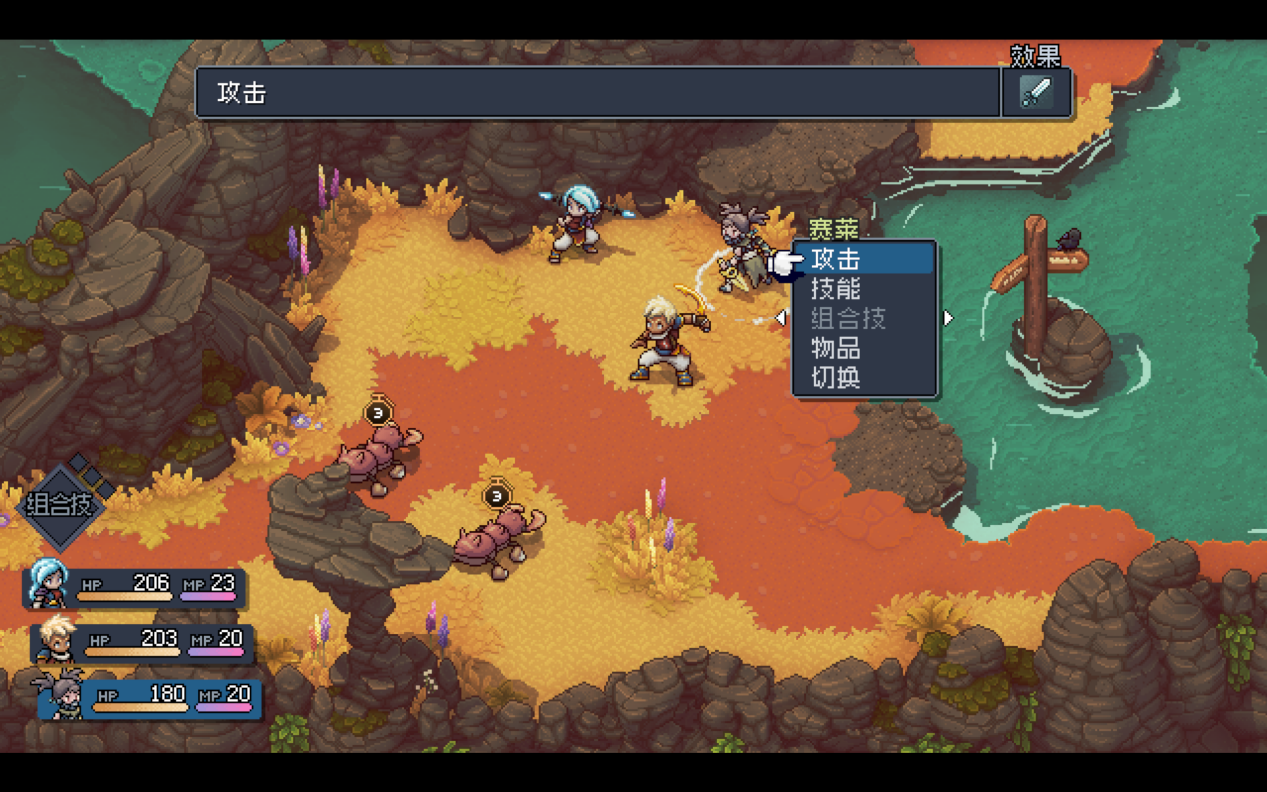Image resolution: width=1267 pixels, height=792 pixels.
Task: Click the sword effect icon under 效果
Action: (x=1036, y=93)
